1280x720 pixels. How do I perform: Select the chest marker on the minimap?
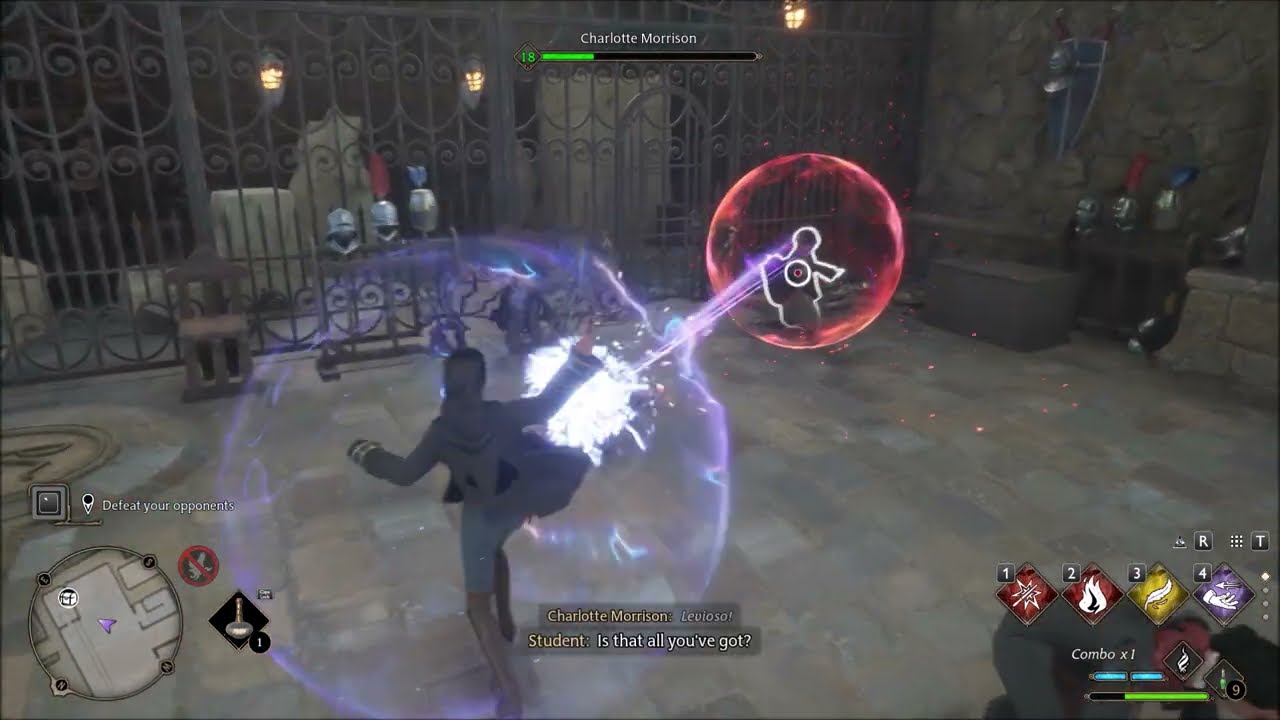click(x=69, y=598)
